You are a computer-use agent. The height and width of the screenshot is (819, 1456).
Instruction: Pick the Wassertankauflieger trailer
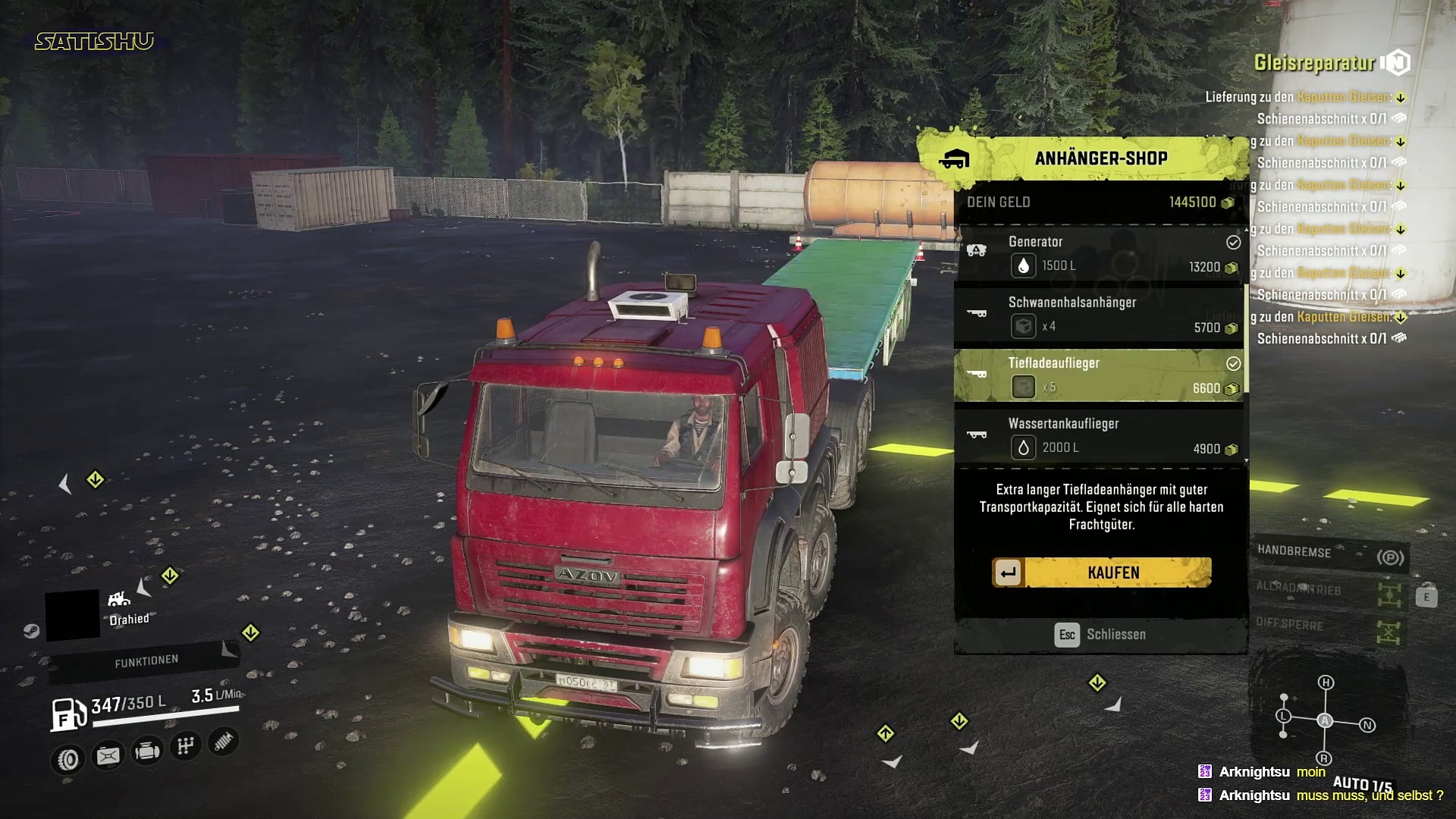pos(1100,436)
